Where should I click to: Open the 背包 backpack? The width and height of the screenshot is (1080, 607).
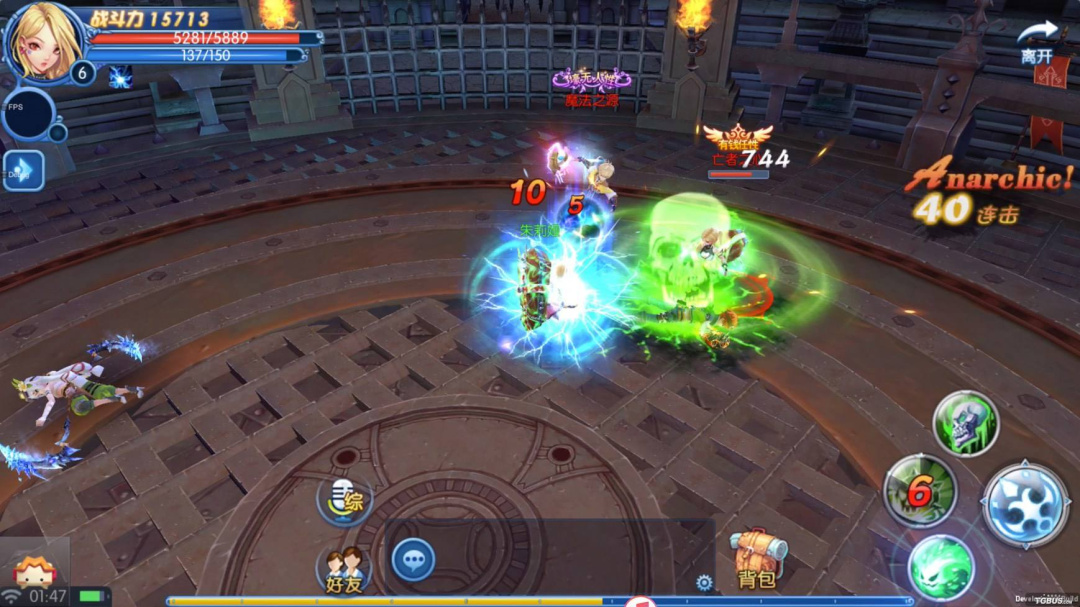click(758, 559)
